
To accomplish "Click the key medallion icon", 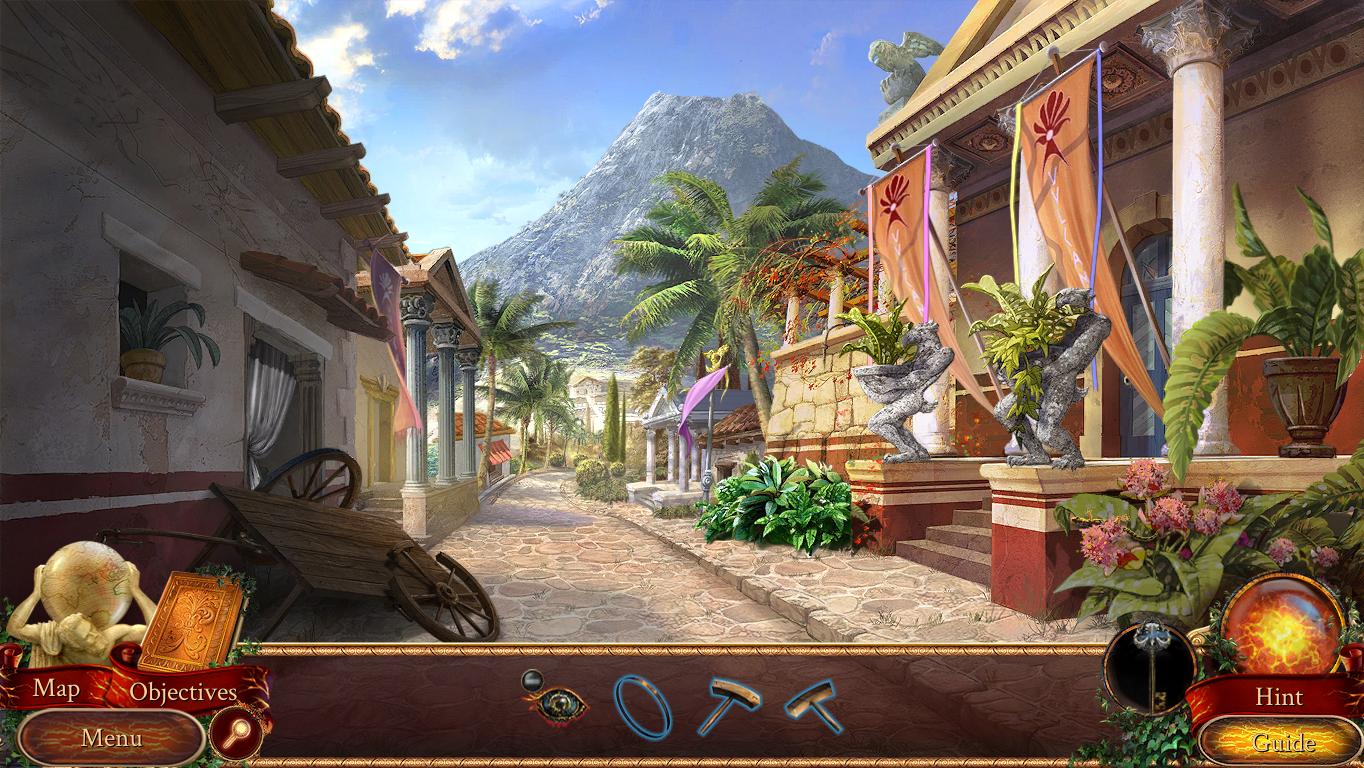I will click(x=1149, y=667).
